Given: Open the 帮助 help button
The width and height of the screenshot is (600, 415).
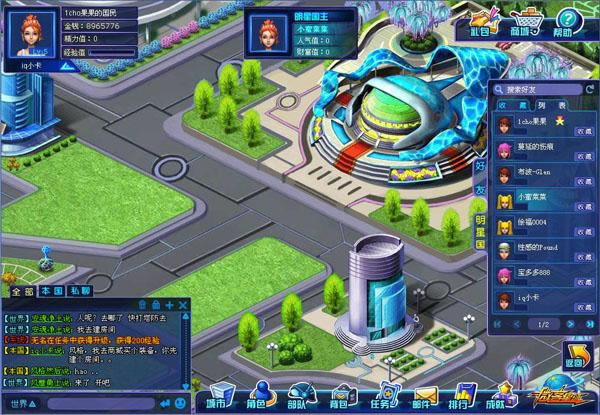Looking at the screenshot, I should coord(567,20).
